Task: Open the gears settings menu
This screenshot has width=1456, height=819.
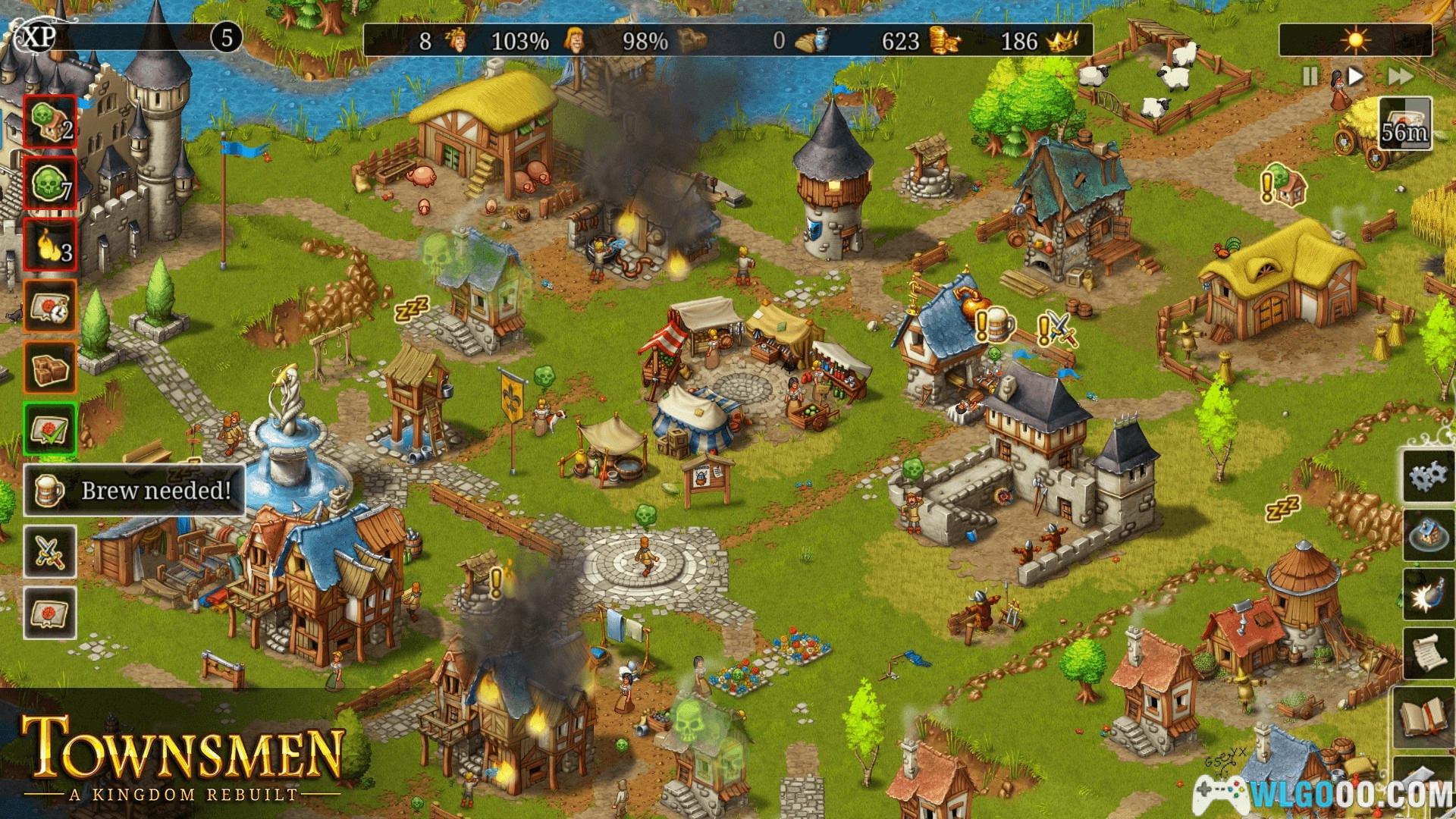Action: tap(1428, 475)
